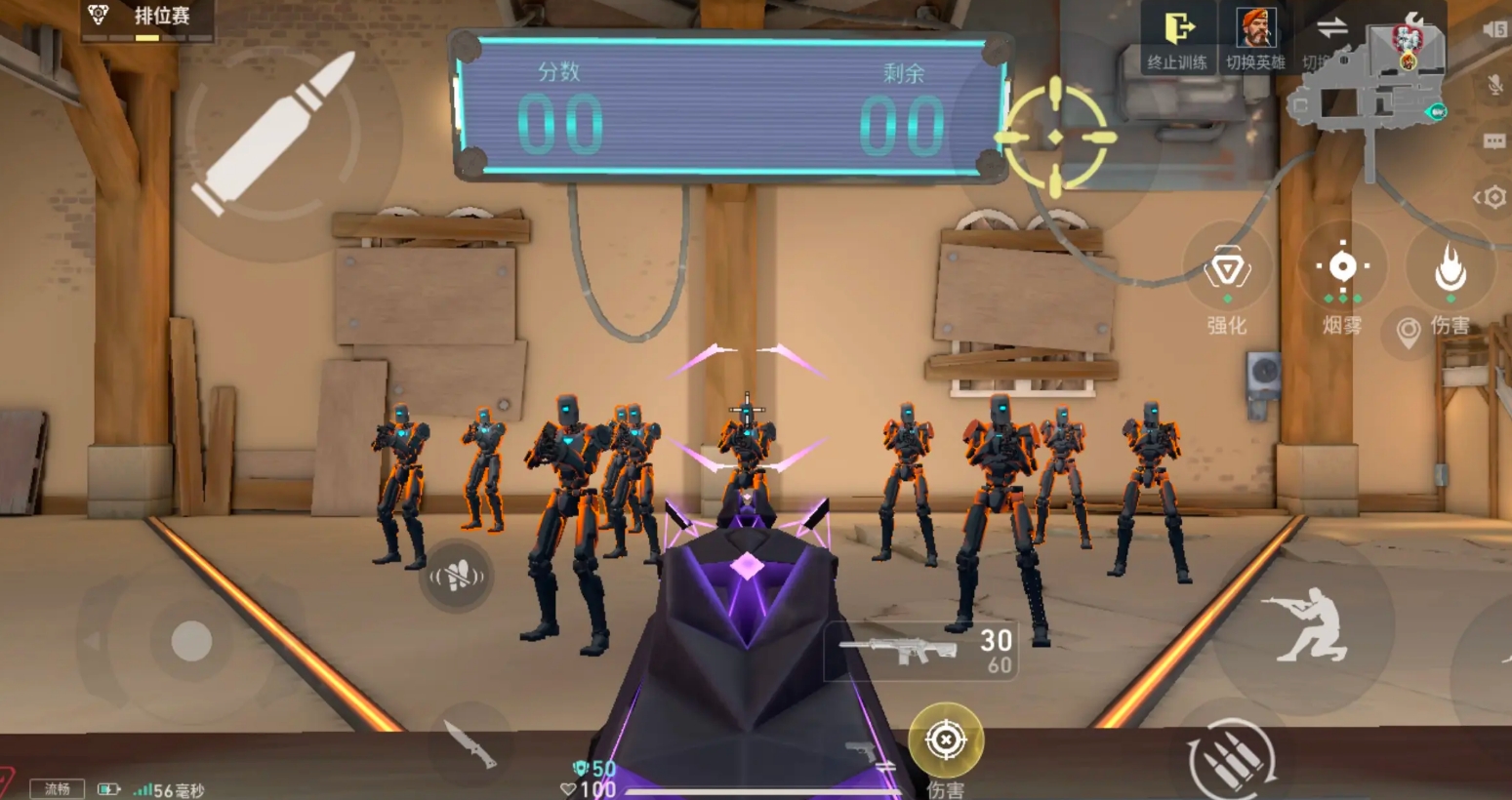Open the 切换英雄 hero switch button
The height and width of the screenshot is (800, 1512).
tap(1255, 38)
